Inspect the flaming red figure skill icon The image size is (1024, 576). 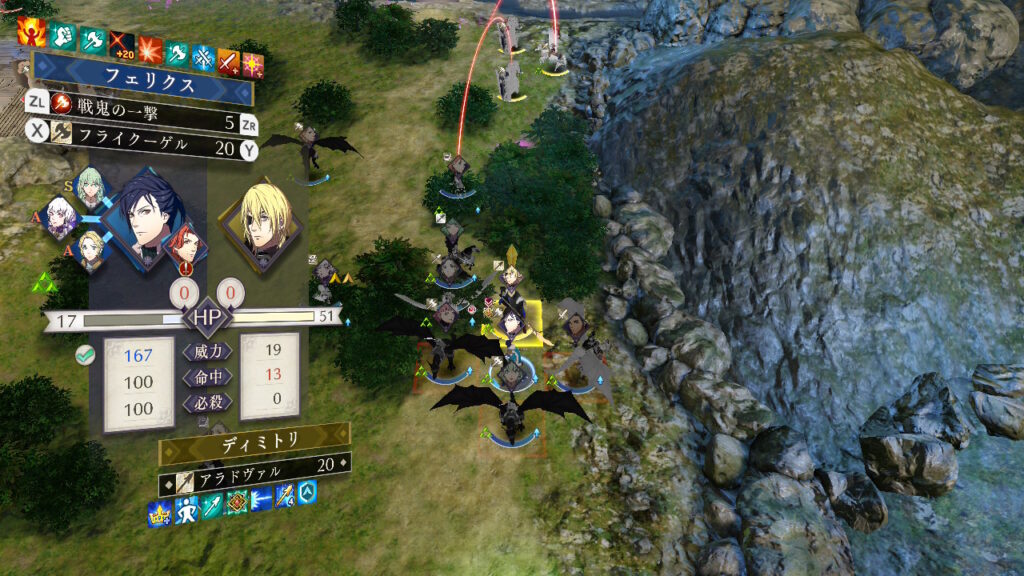[31, 32]
